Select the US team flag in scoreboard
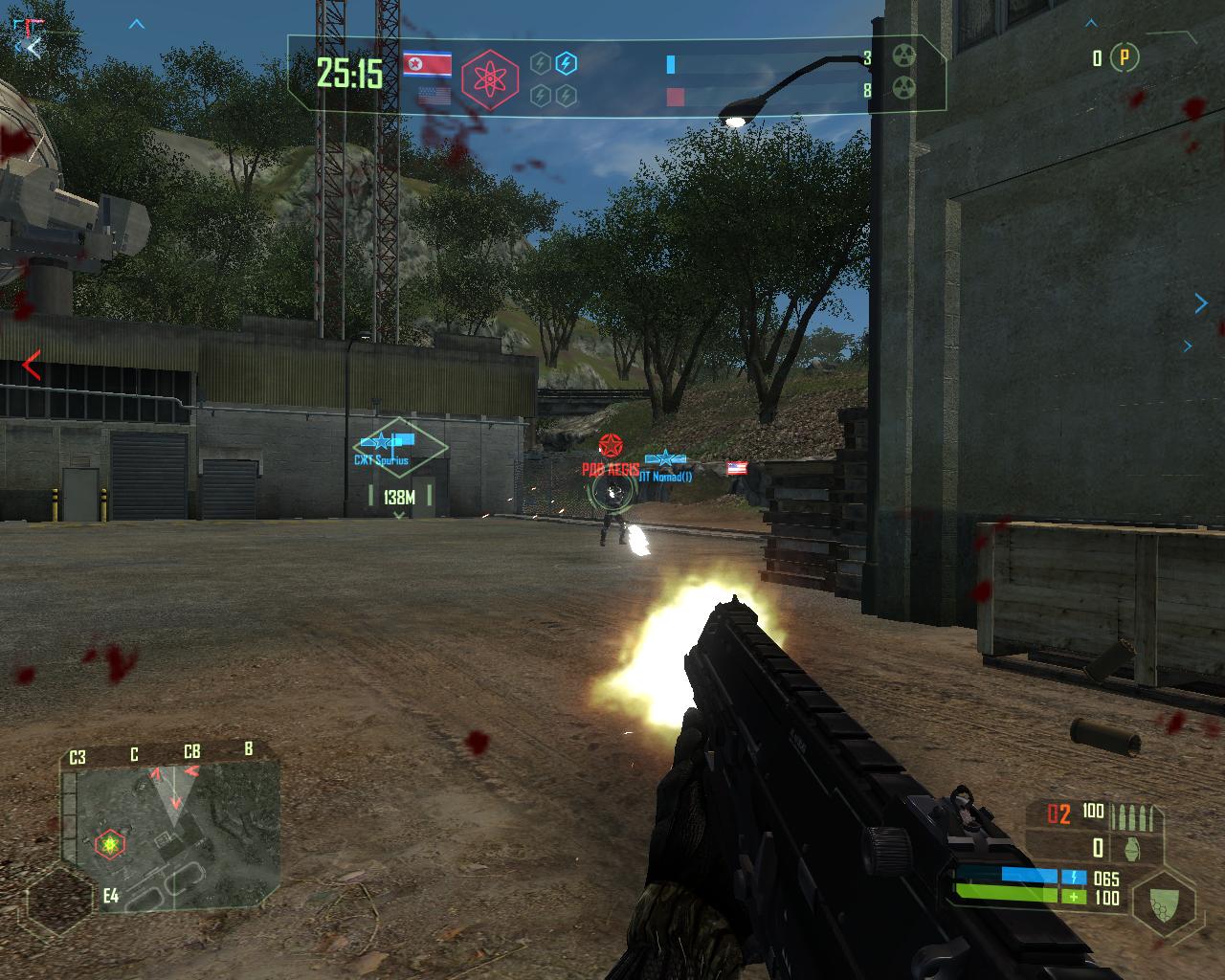The image size is (1225, 980). click(x=434, y=97)
